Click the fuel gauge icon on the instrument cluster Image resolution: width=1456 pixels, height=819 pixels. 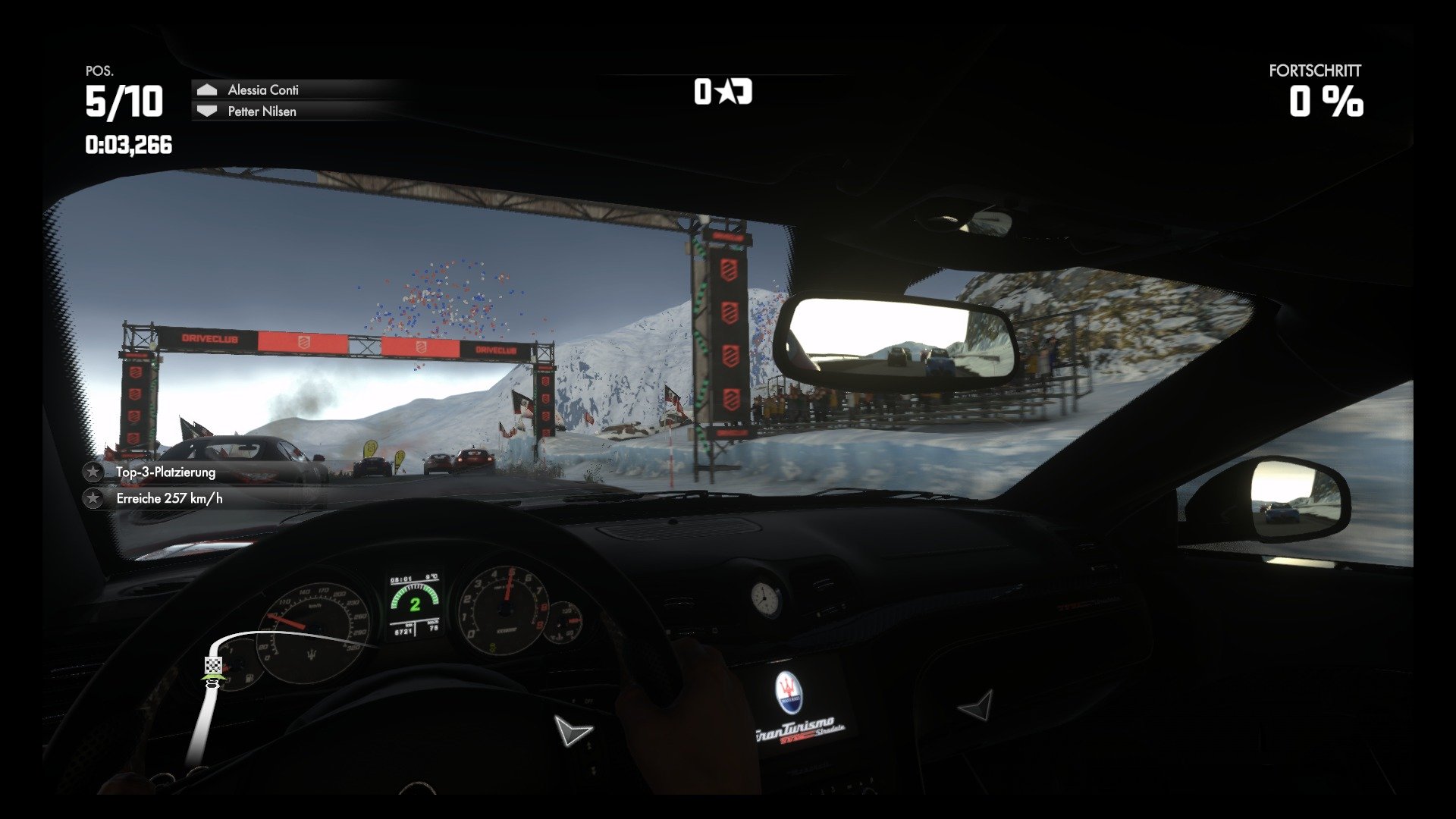tap(250, 679)
